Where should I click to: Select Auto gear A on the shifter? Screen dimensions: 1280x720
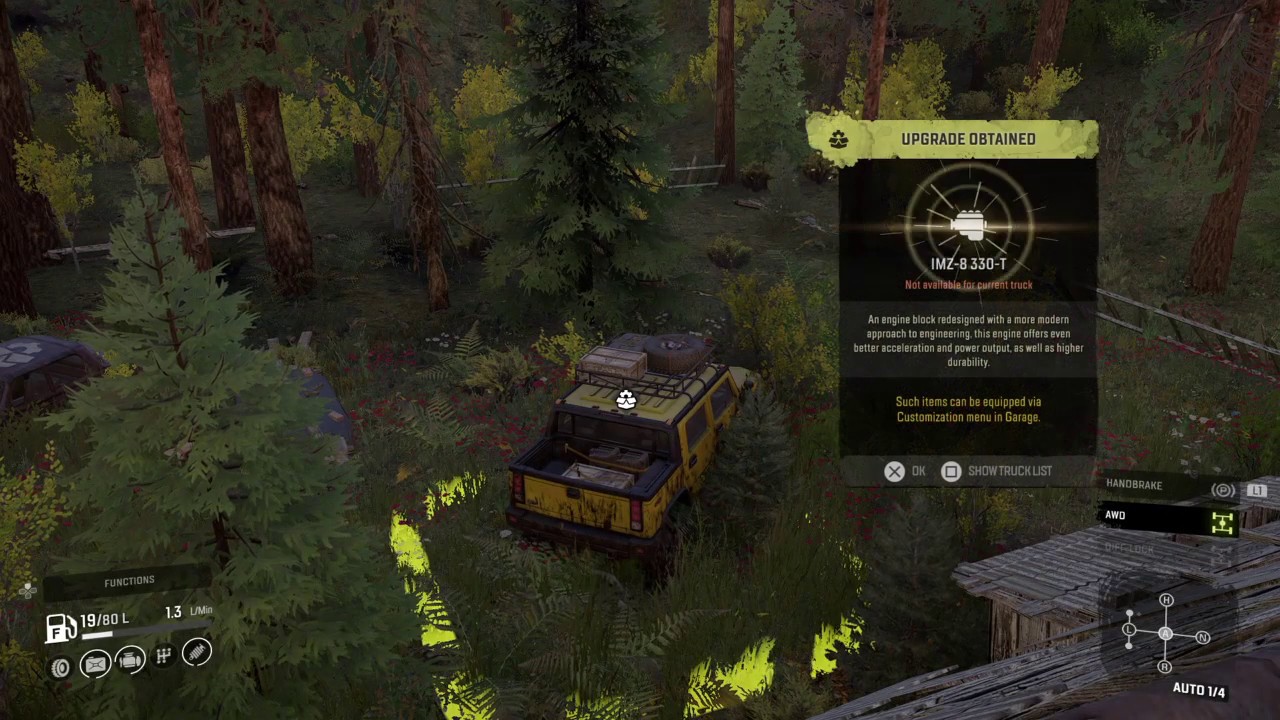[1165, 633]
